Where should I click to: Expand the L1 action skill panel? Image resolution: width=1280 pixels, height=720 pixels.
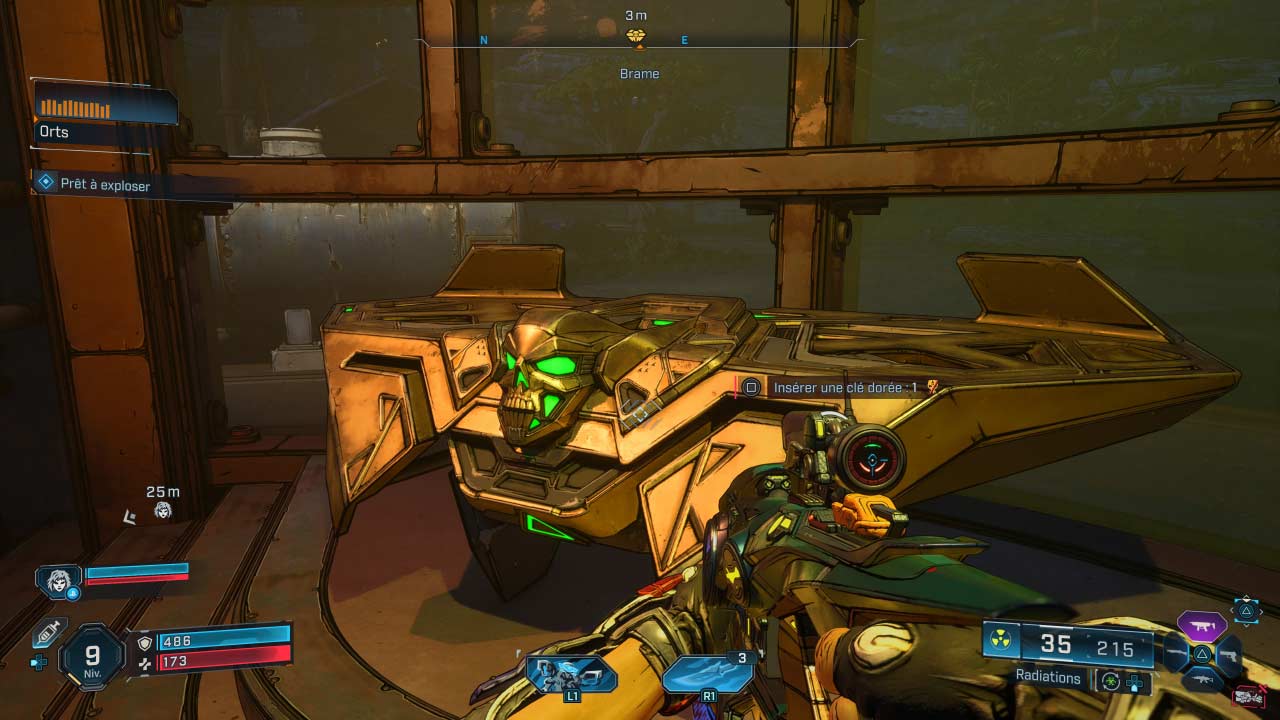coord(570,675)
